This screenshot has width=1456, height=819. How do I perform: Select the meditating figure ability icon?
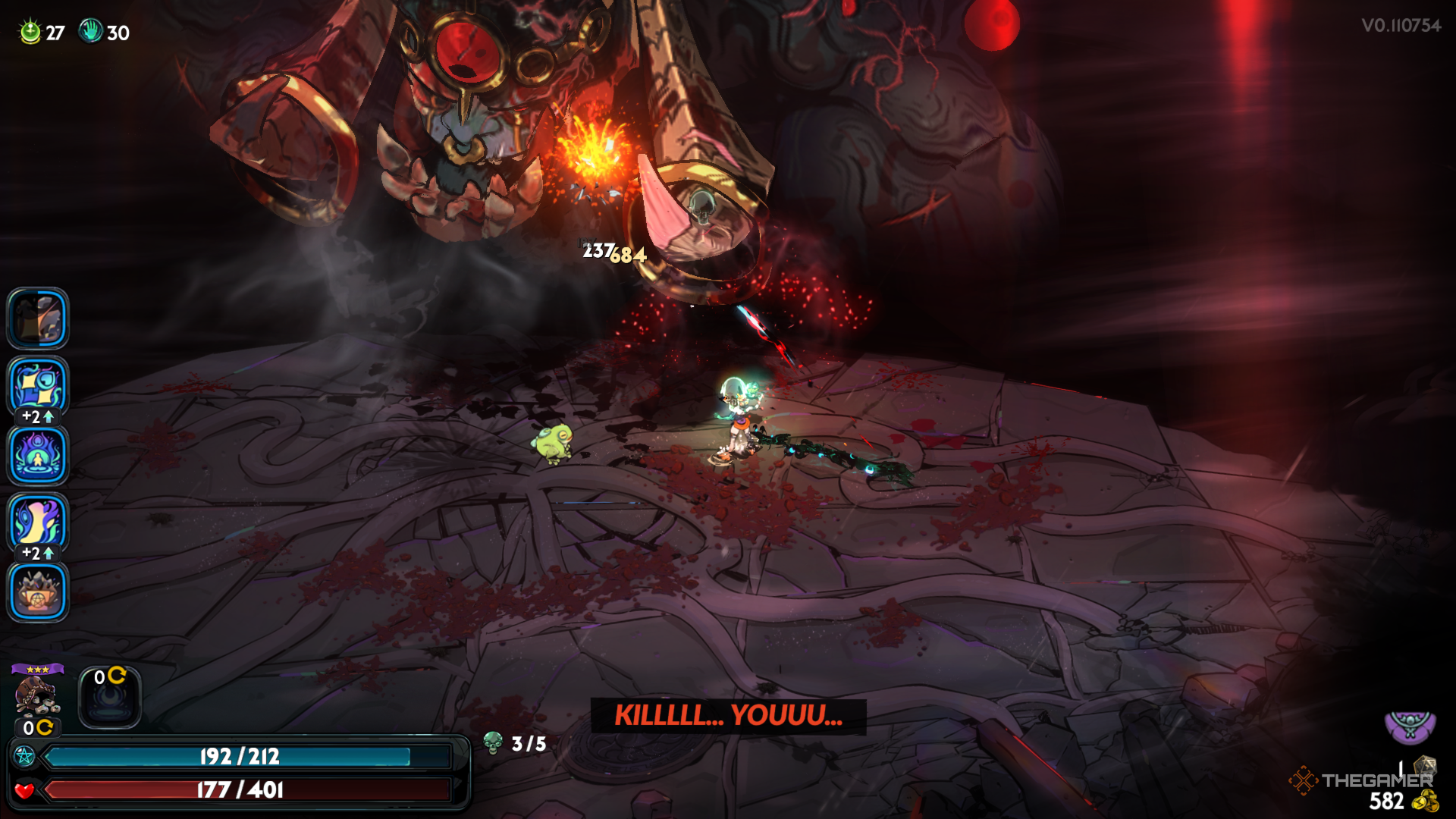(x=38, y=456)
